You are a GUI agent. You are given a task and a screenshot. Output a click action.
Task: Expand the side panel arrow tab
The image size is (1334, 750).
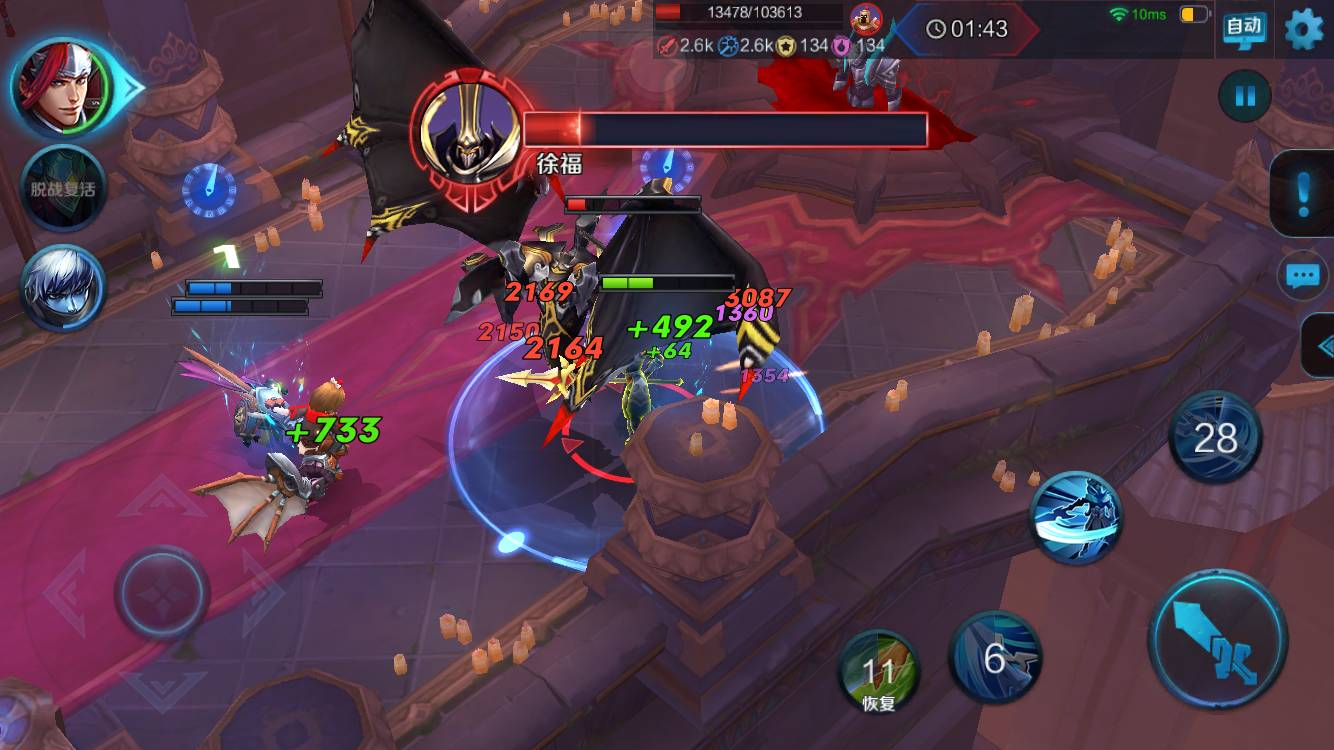pos(1322,346)
